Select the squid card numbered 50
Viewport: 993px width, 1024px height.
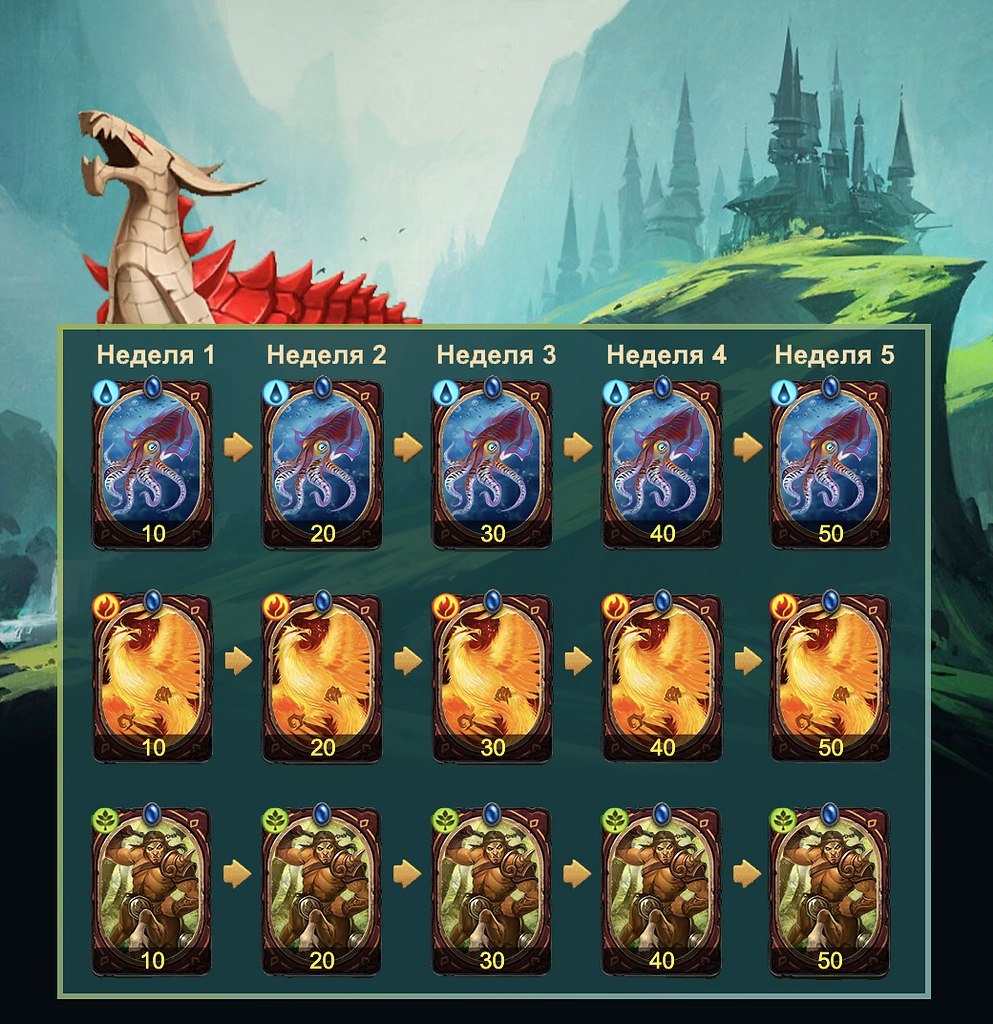click(x=830, y=464)
